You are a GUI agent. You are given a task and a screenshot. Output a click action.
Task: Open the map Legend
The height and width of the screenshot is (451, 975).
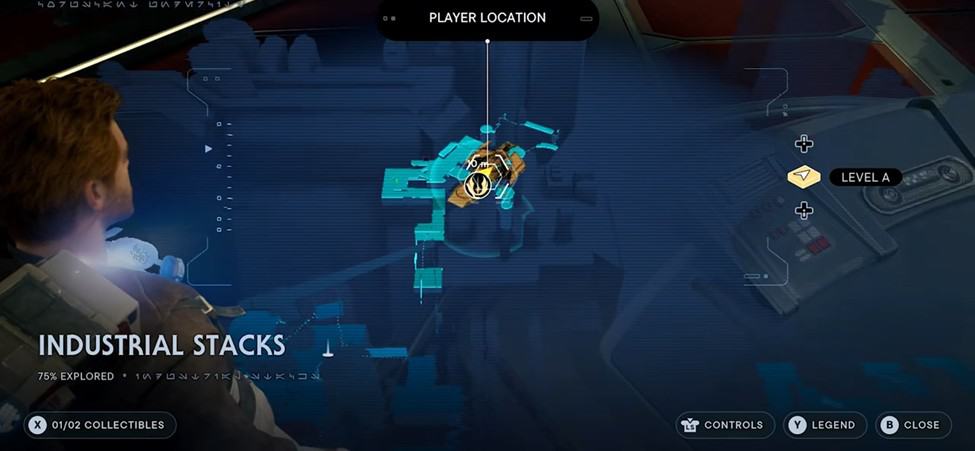point(824,425)
